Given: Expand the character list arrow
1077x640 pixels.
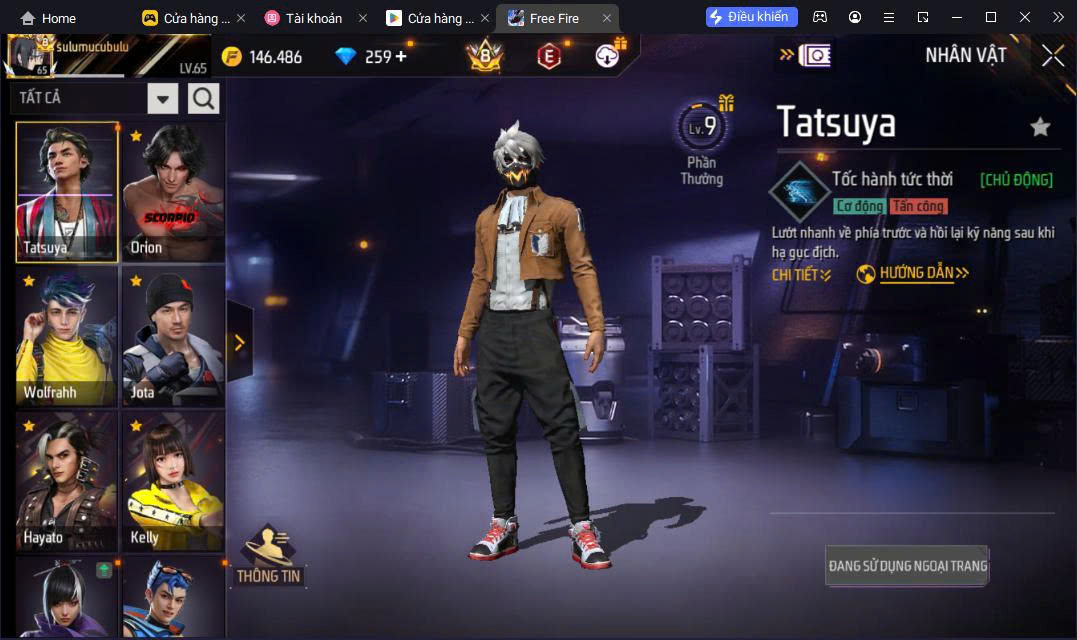Looking at the screenshot, I should [239, 343].
